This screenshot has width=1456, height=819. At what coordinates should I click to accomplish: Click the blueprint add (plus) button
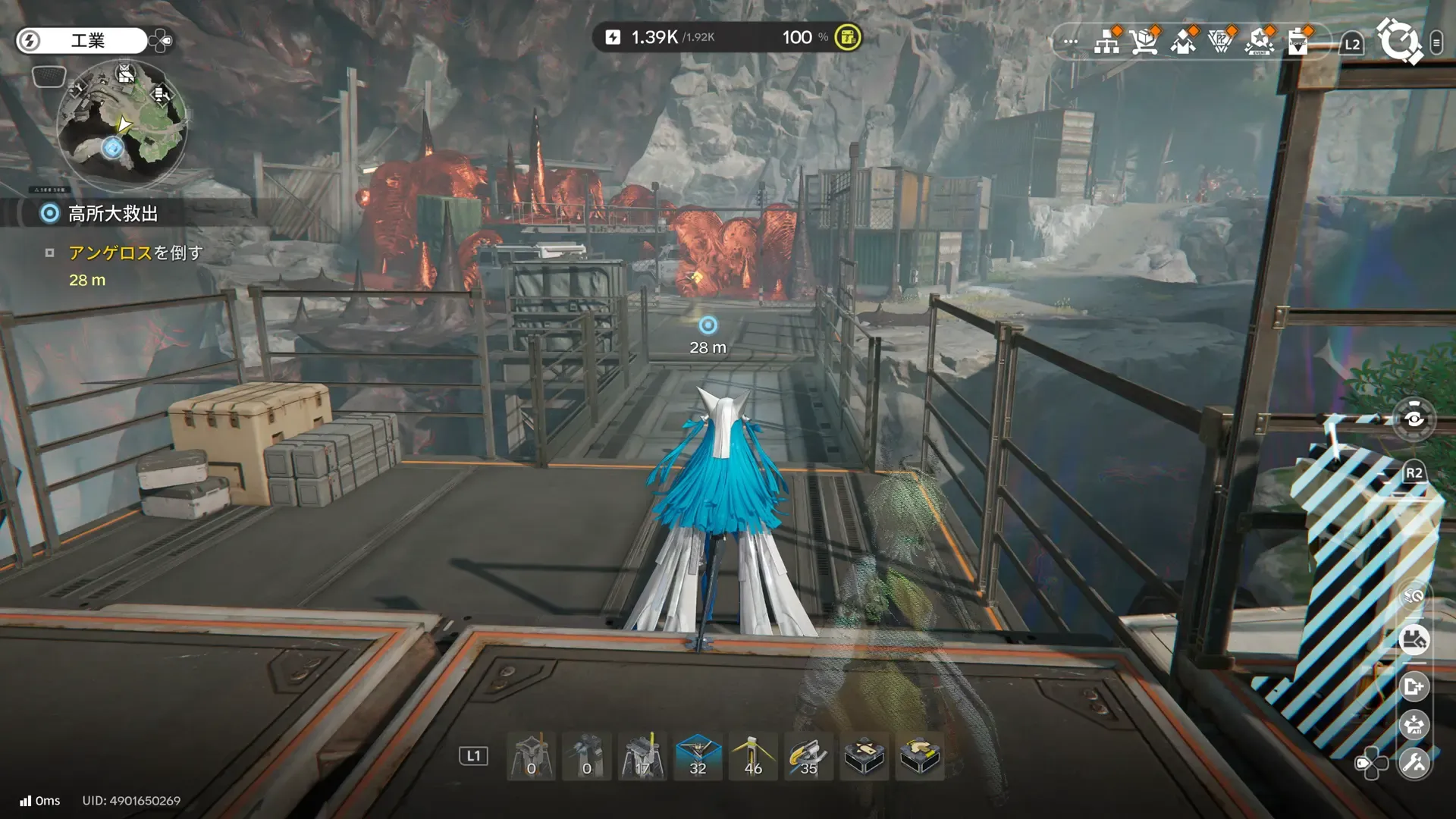click(x=1414, y=687)
